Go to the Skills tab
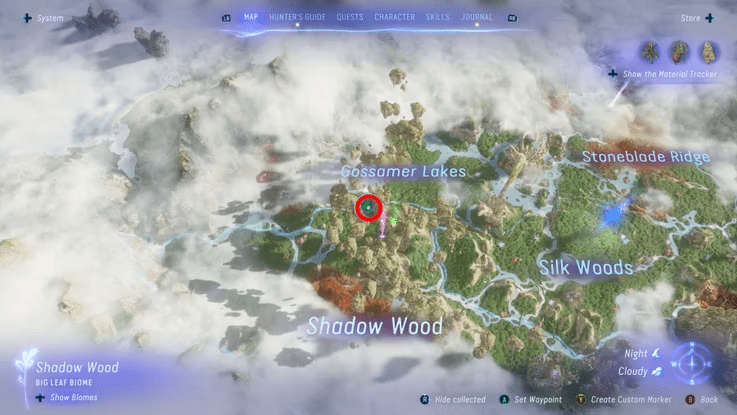Image resolution: width=737 pixels, height=415 pixels. coord(437,17)
